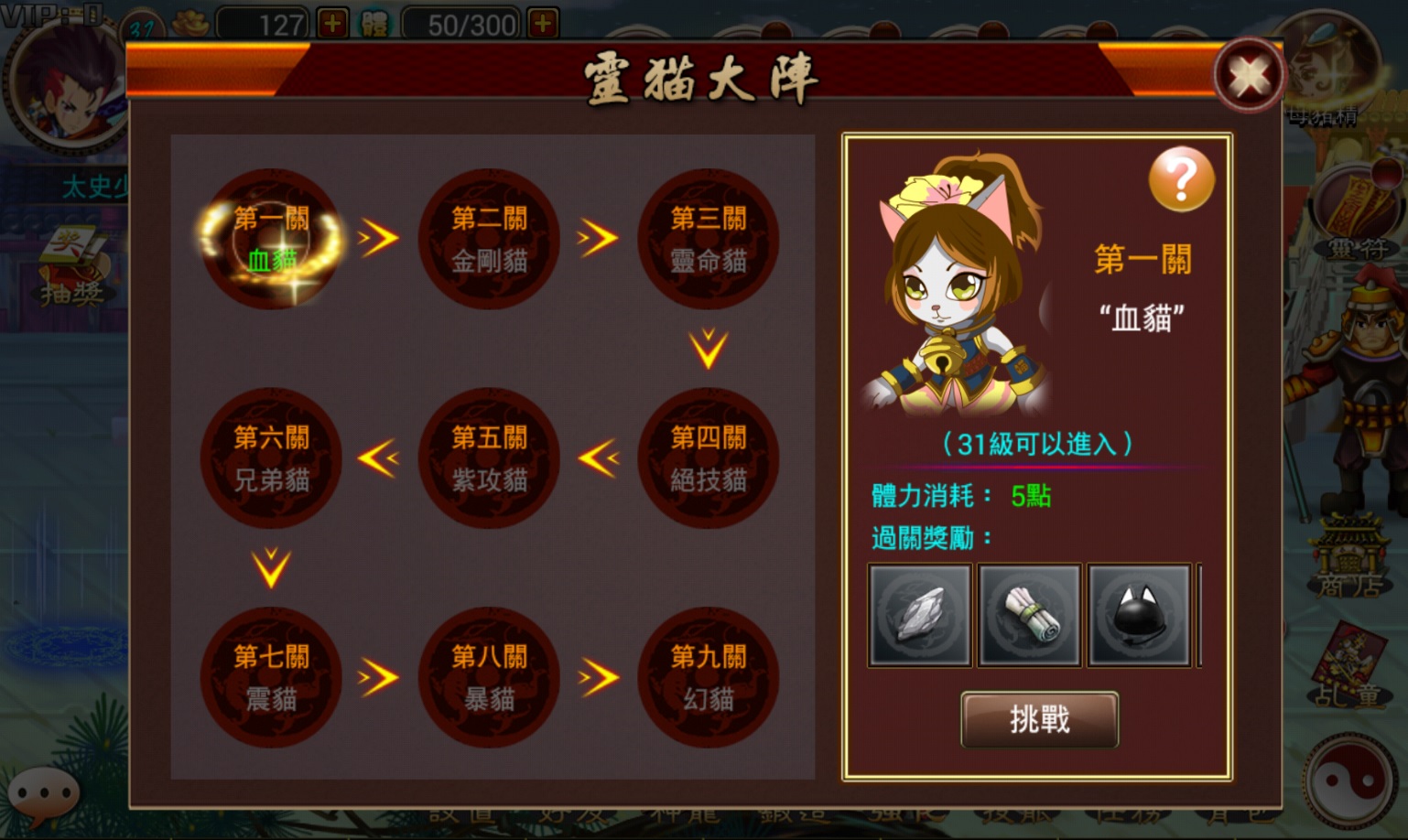Add more gold with the plus button
This screenshot has width=1408, height=840.
[332, 23]
